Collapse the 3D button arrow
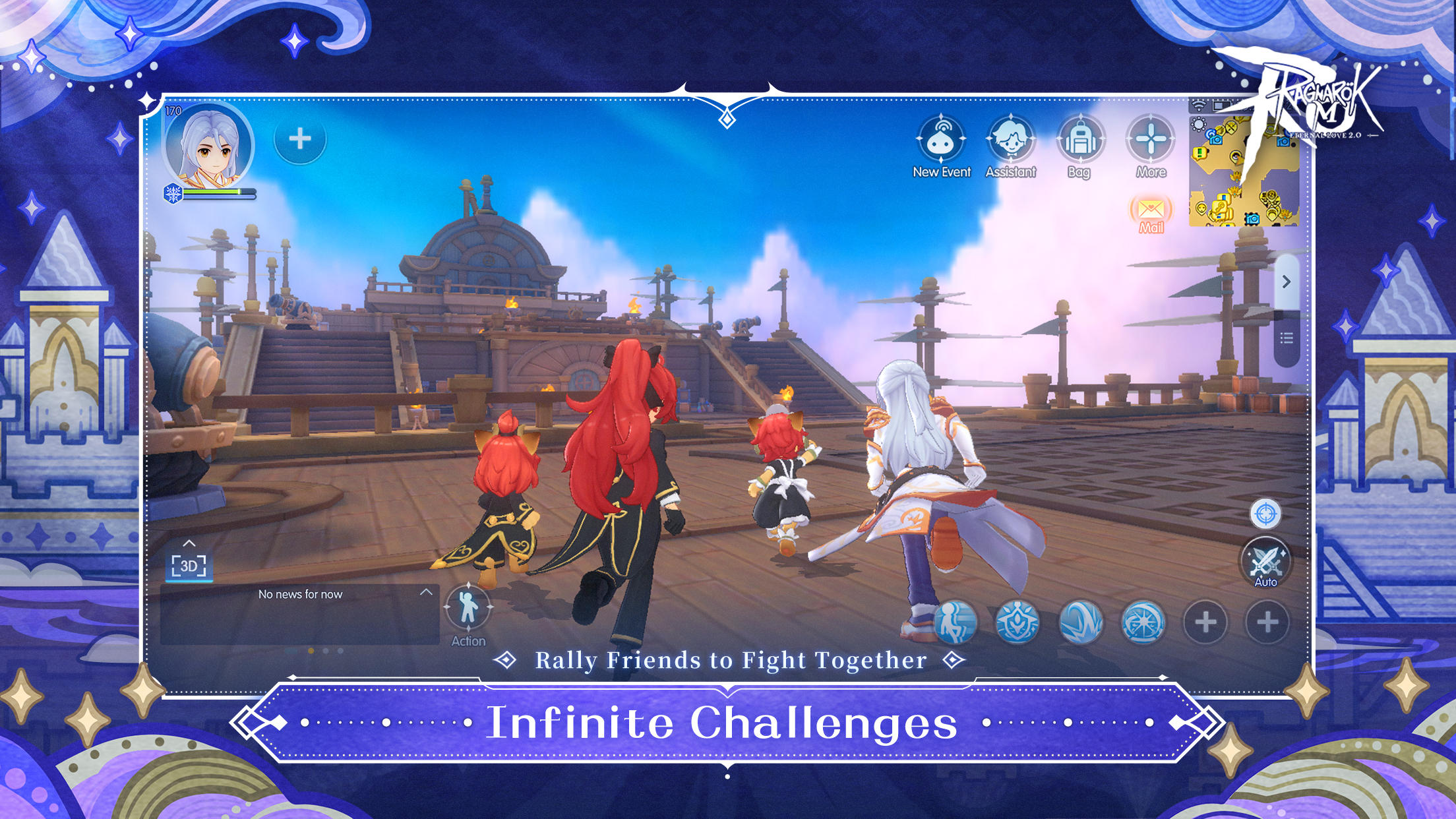Image resolution: width=1456 pixels, height=819 pixels. [x=190, y=543]
